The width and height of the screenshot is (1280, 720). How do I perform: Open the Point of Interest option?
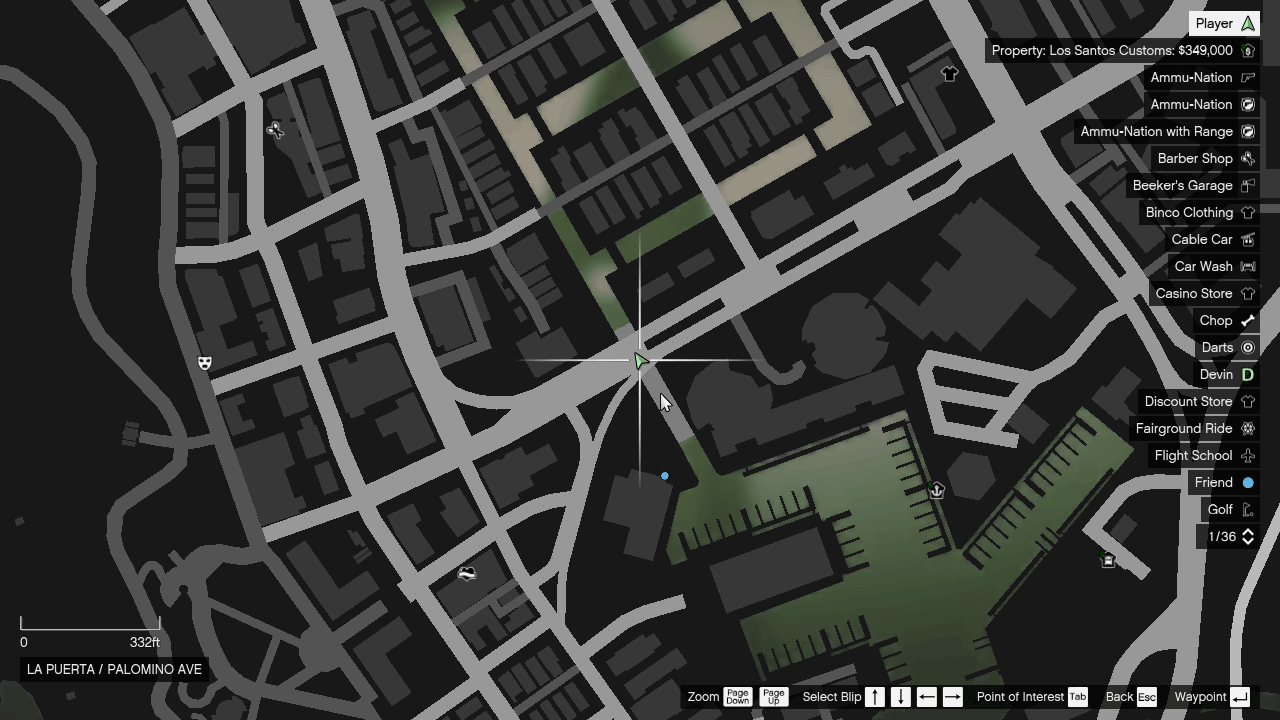click(x=1078, y=697)
